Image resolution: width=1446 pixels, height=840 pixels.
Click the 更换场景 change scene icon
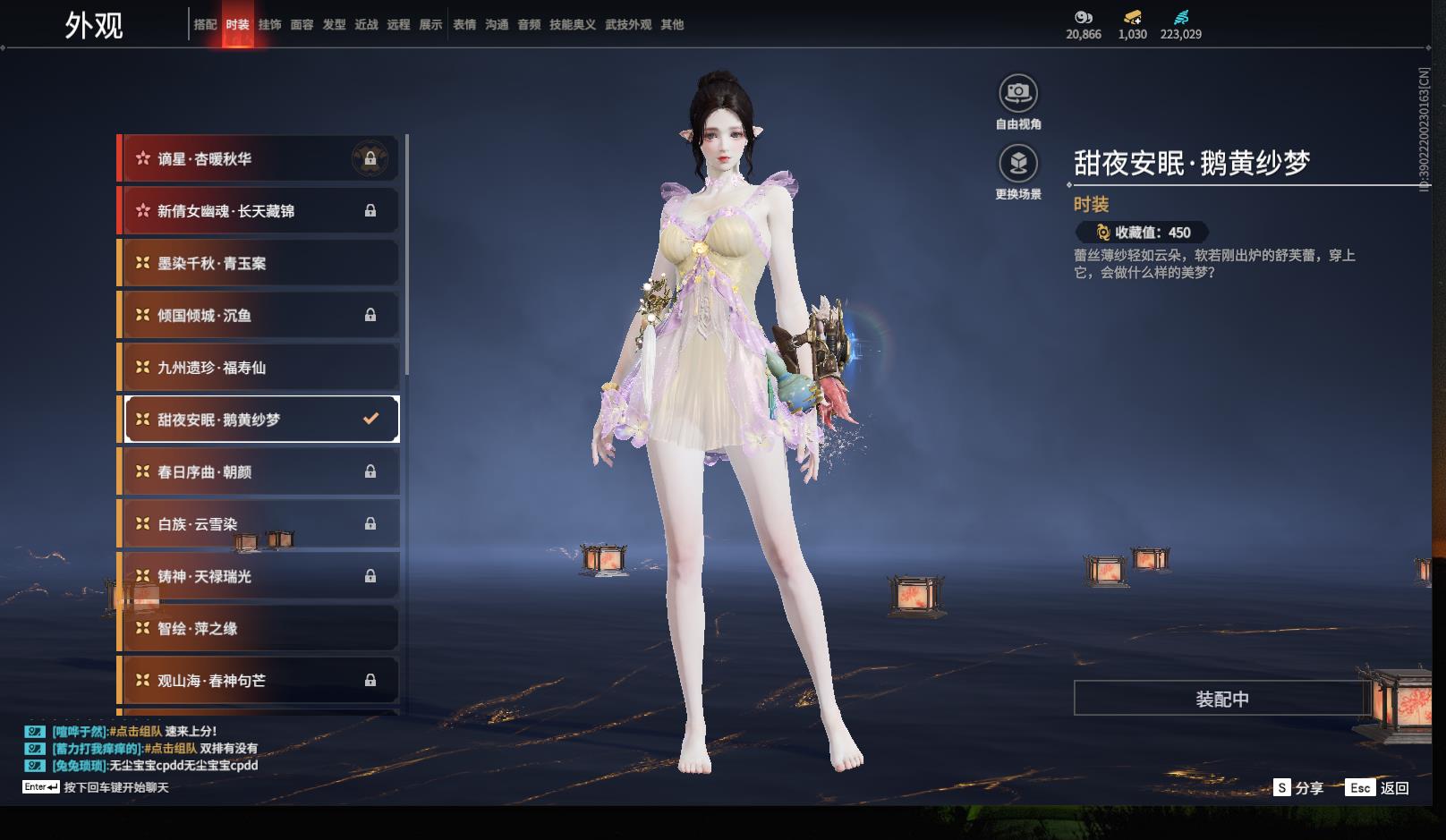(1018, 164)
